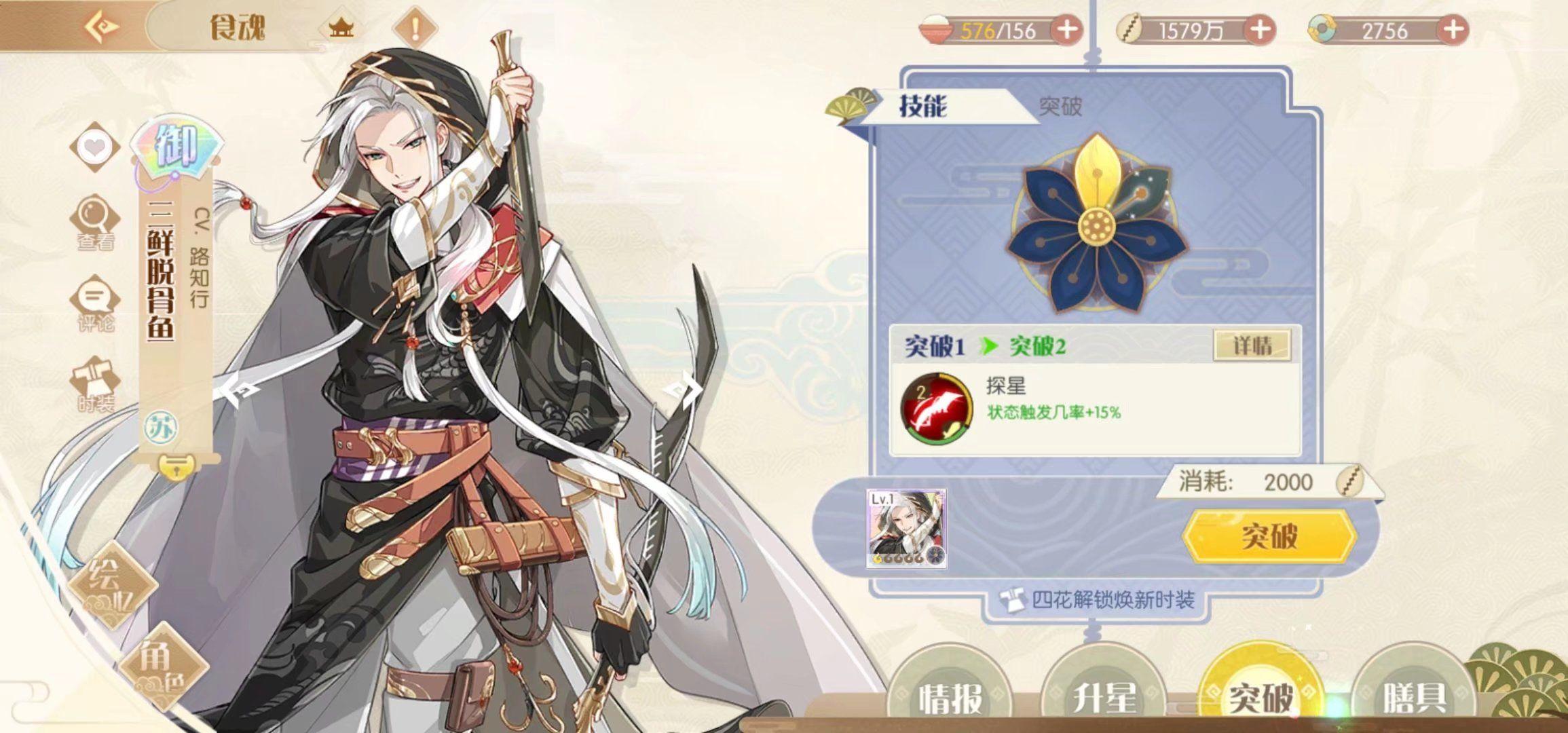This screenshot has height=733, width=1568.
Task: Add more jade ring currency
Action: coord(1453,30)
